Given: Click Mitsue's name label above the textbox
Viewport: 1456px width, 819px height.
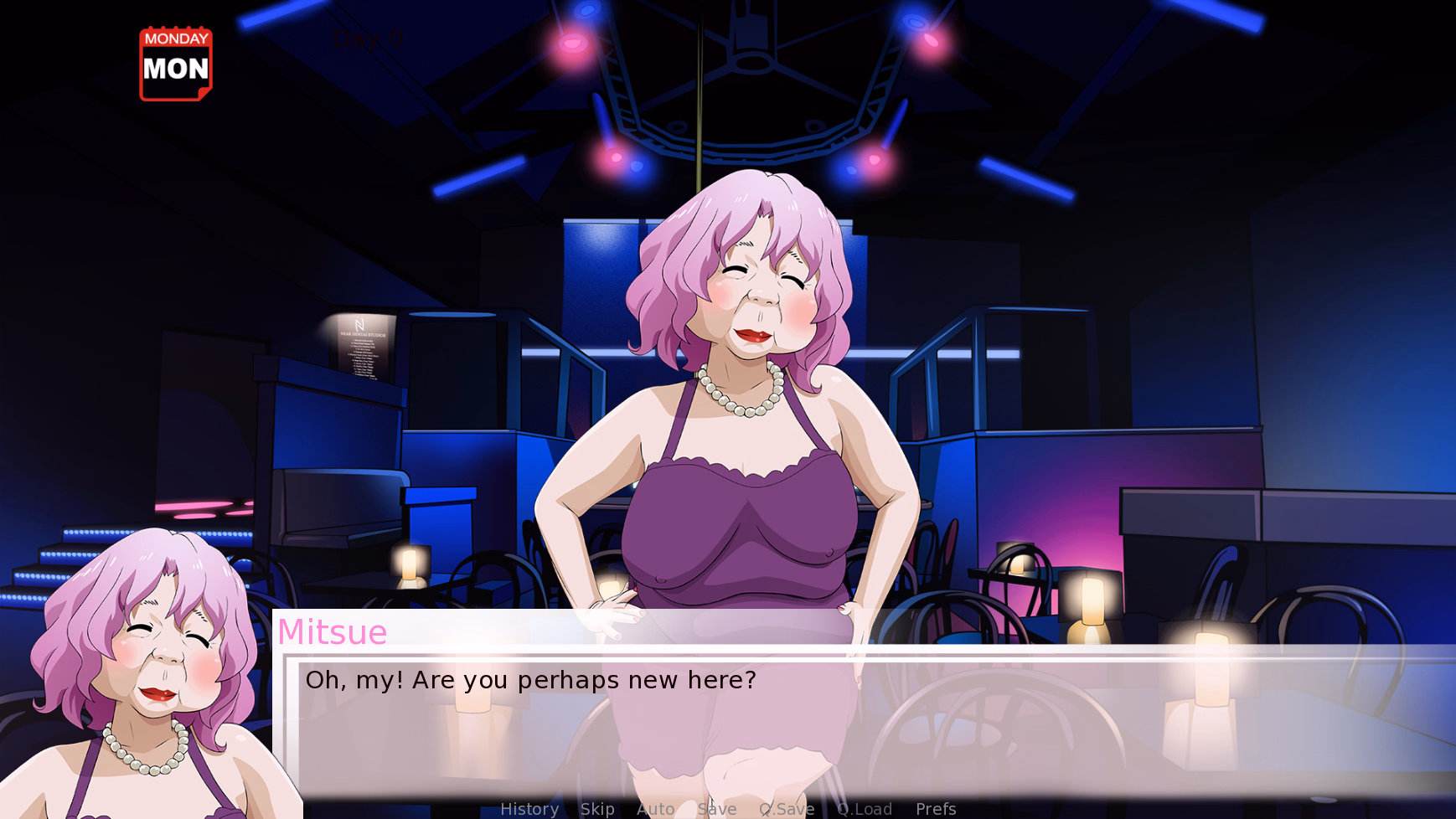Looking at the screenshot, I should coord(332,633).
